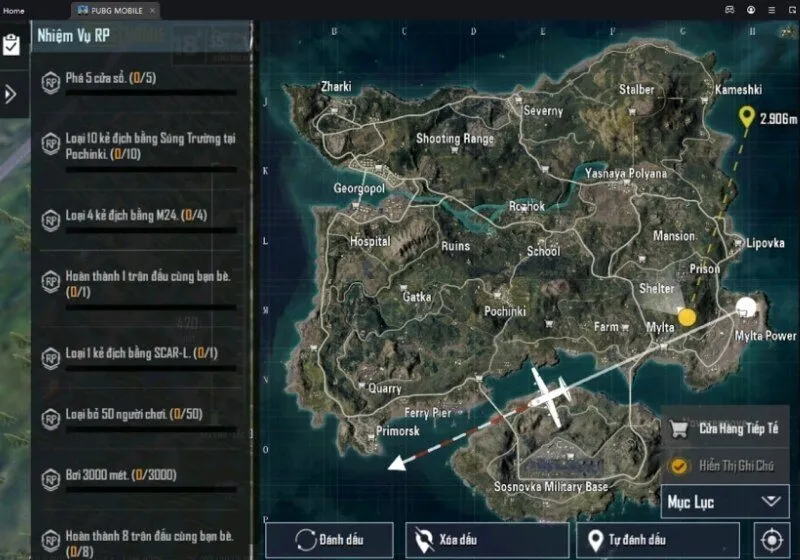Choose the Tự đánh dấu button
800x560 pixels.
(663, 541)
